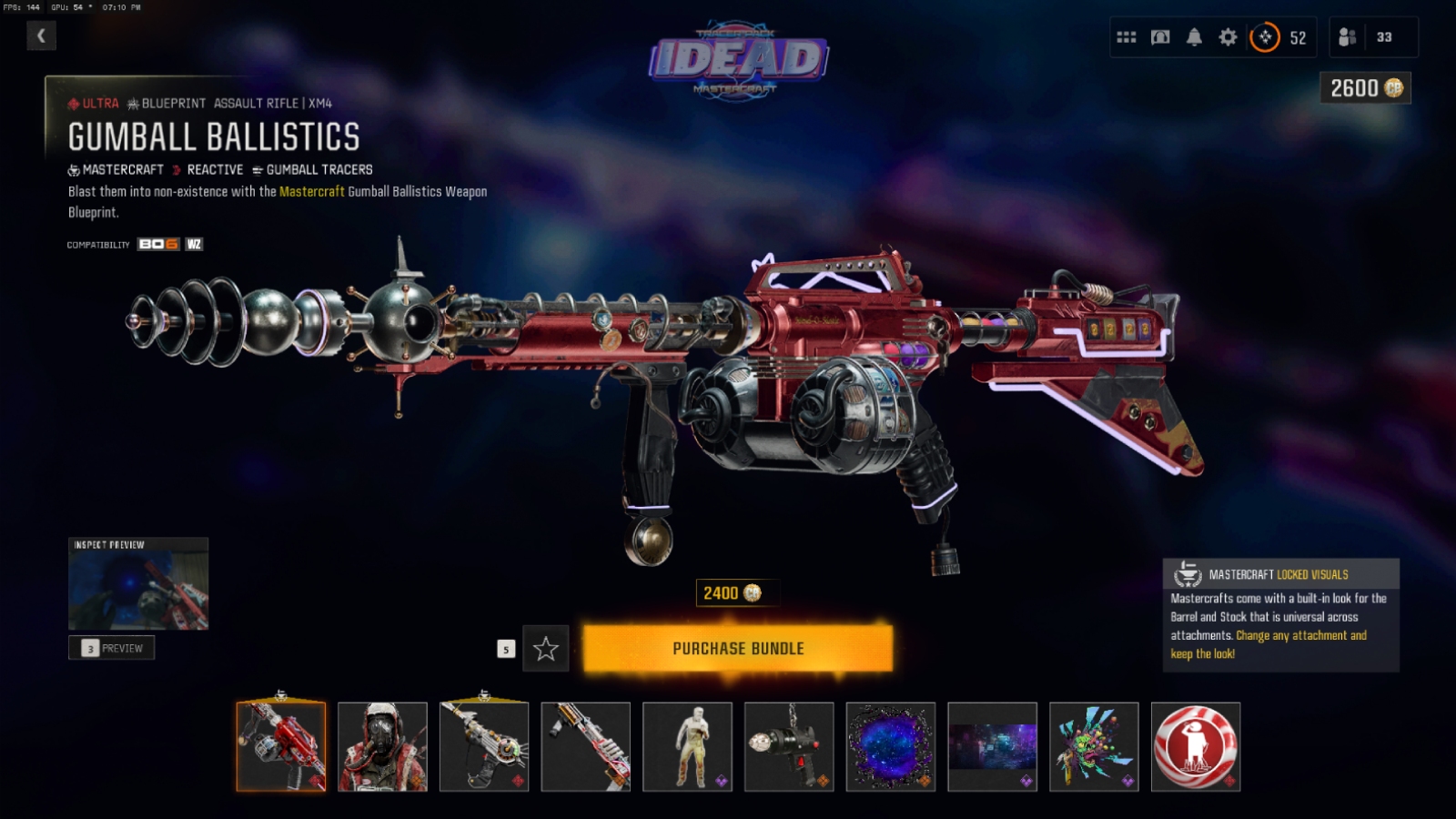This screenshot has width=1456, height=819.
Task: Click the Gumball Tracers tag icon
Action: (x=258, y=169)
